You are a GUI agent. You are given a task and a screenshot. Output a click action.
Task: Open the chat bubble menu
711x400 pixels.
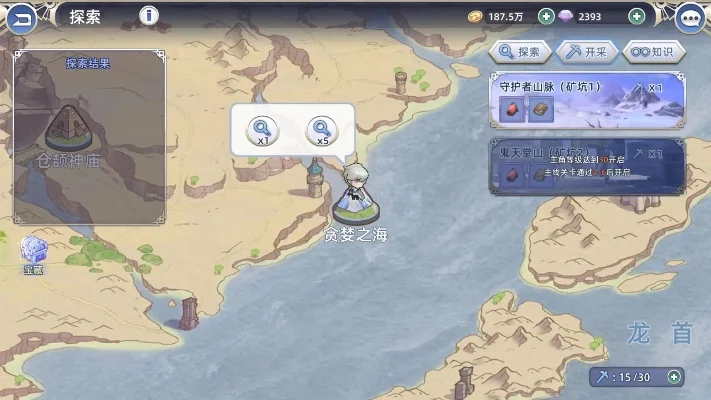[x=690, y=17]
